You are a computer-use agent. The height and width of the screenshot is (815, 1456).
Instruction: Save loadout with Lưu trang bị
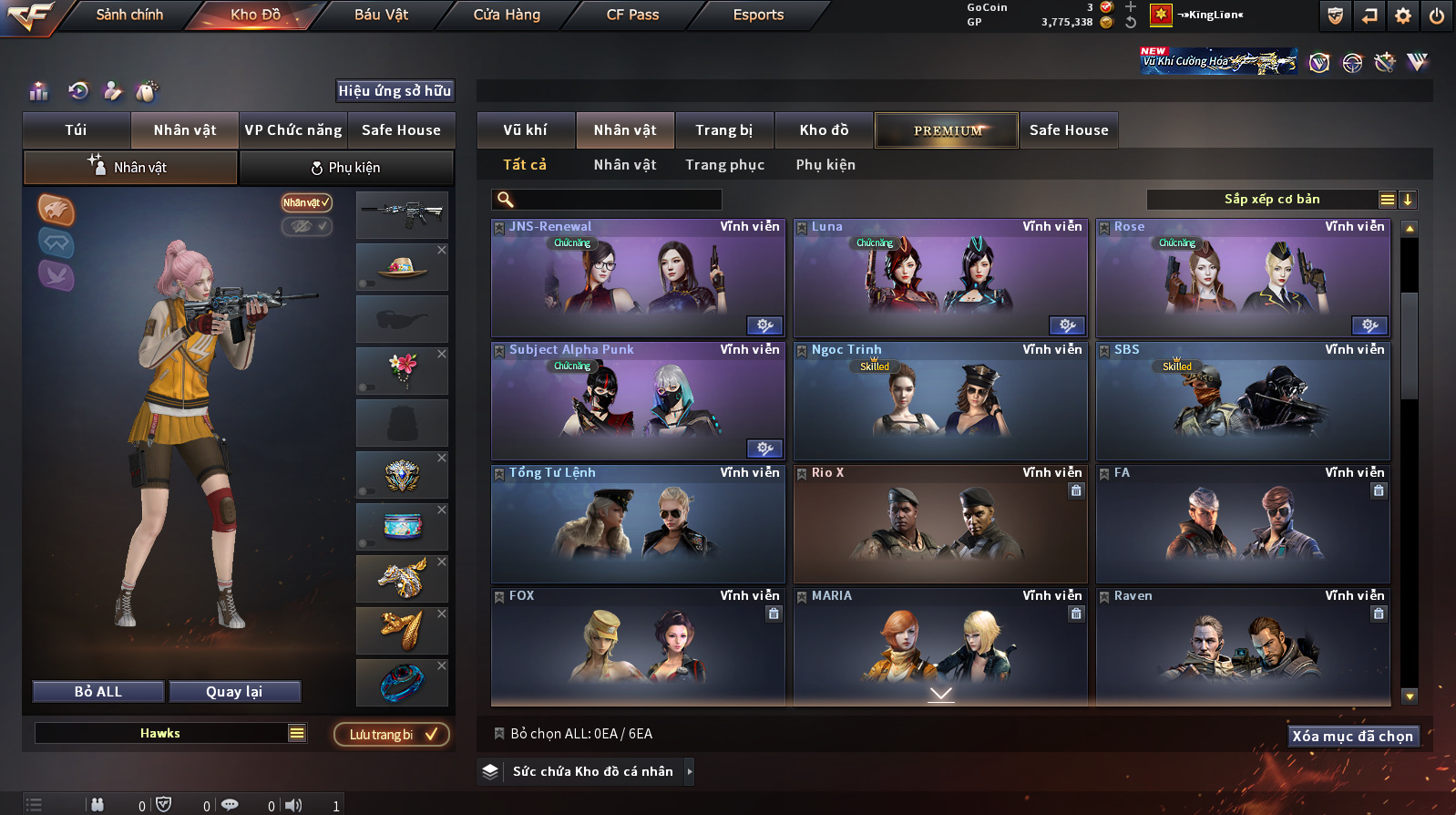(392, 735)
